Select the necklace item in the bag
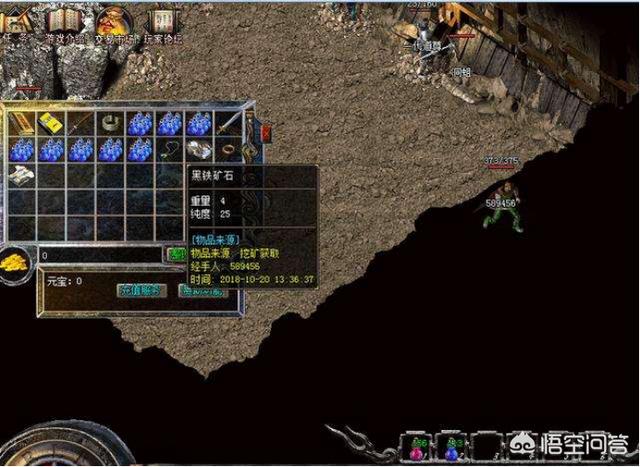 point(169,150)
